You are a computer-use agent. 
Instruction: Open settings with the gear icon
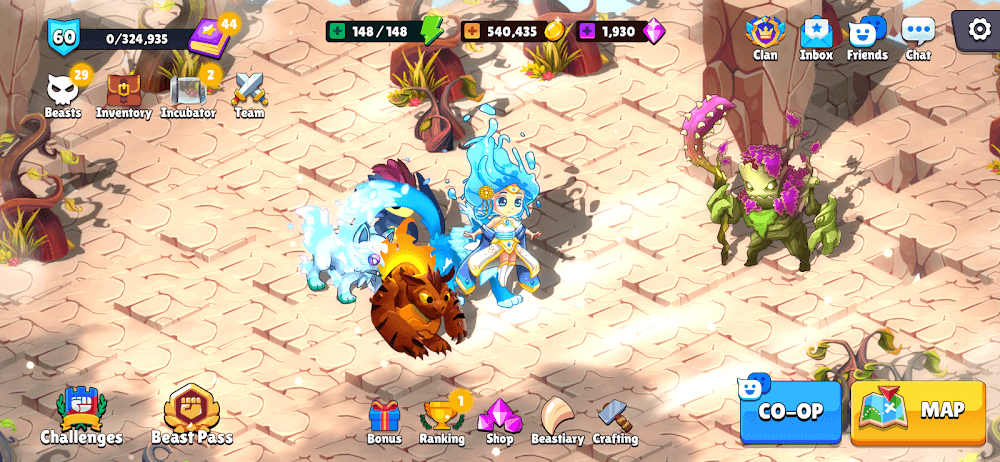point(979,31)
